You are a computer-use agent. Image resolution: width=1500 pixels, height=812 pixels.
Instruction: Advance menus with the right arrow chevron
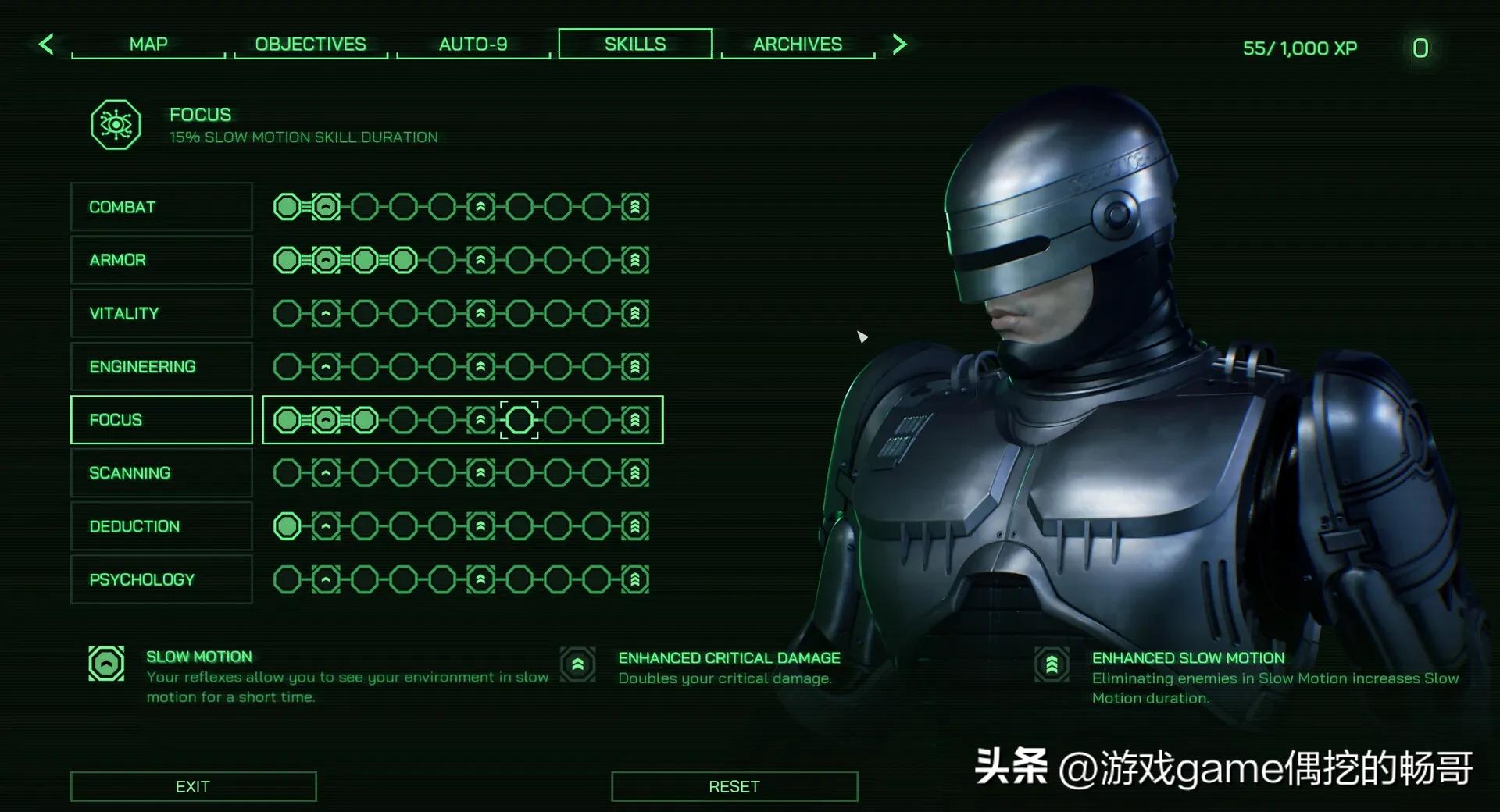click(x=899, y=44)
